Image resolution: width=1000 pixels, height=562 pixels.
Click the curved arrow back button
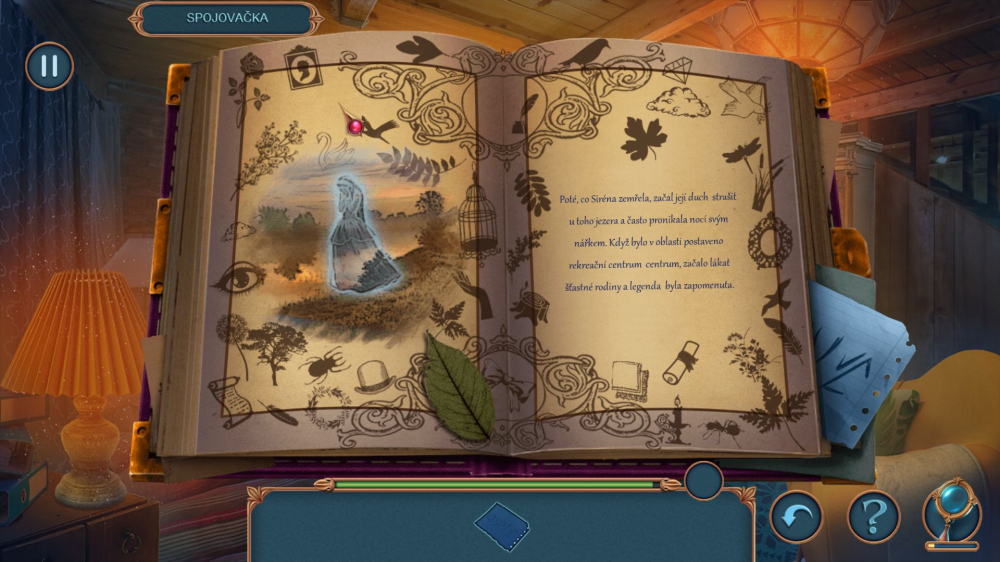(796, 517)
